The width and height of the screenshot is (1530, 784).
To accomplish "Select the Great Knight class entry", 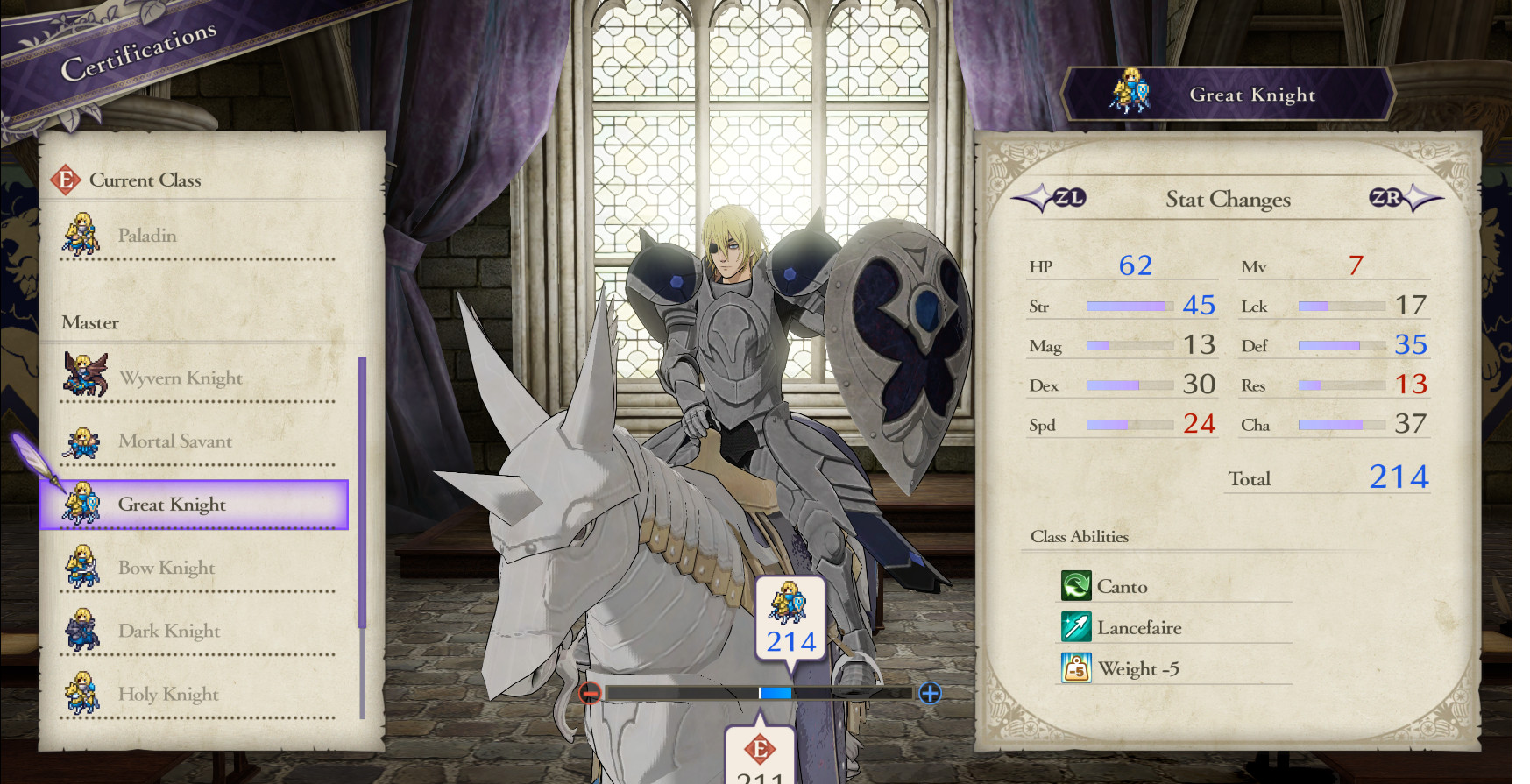I will [x=172, y=504].
